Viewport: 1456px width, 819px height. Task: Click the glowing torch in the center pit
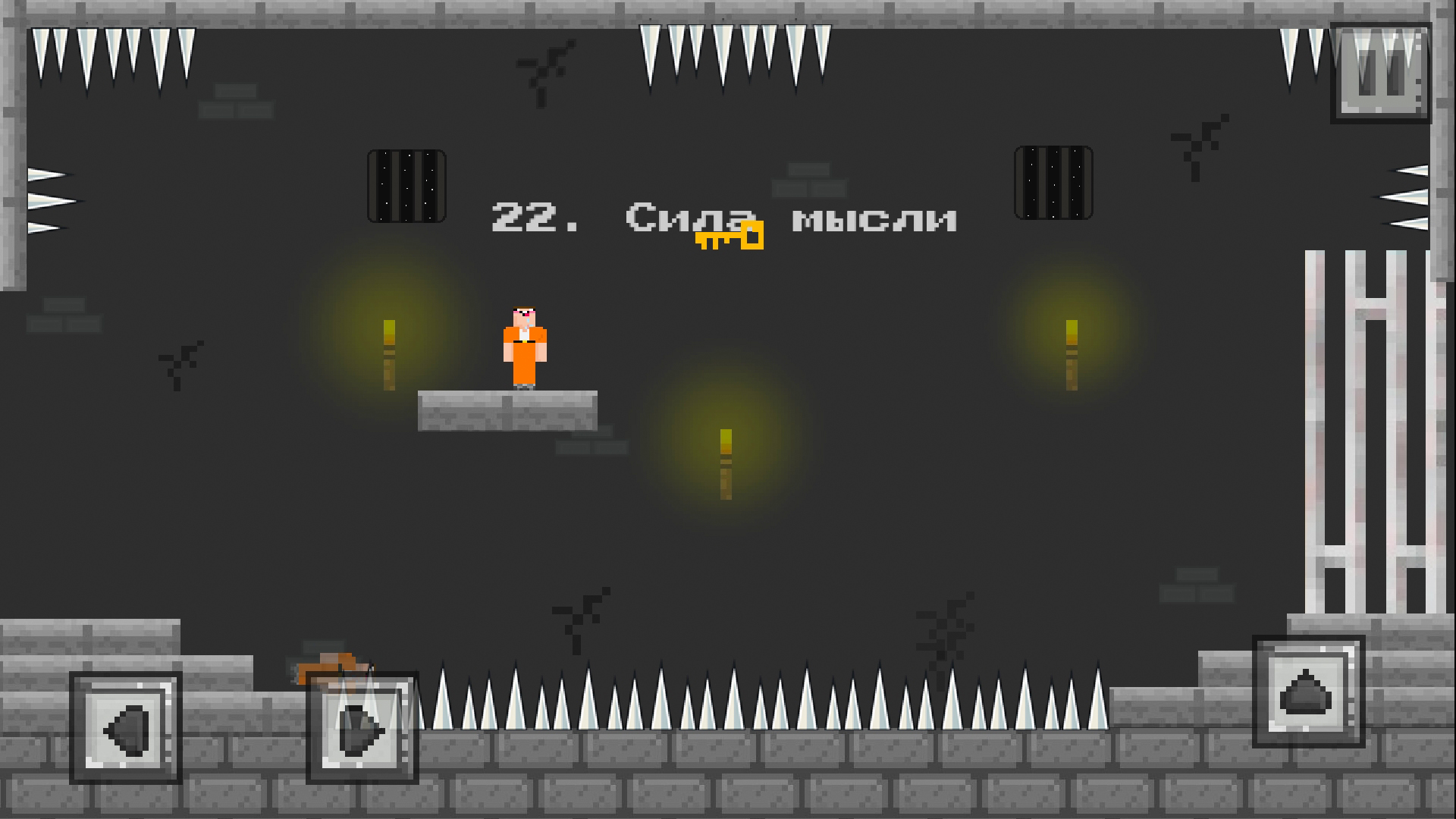click(x=724, y=463)
